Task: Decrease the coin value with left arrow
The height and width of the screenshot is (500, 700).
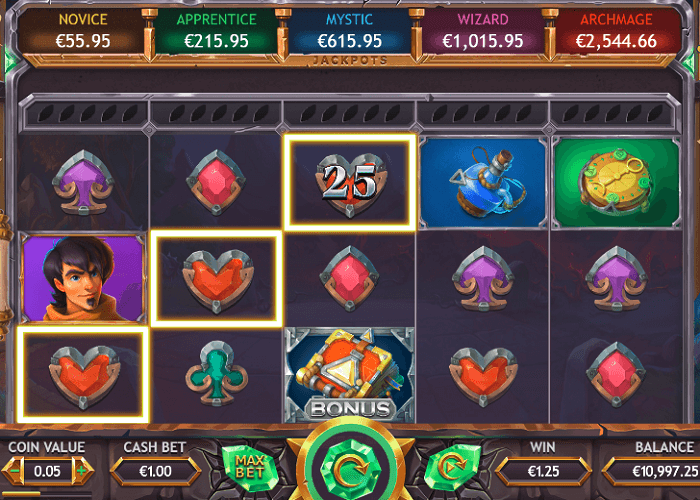Action: coord(14,469)
